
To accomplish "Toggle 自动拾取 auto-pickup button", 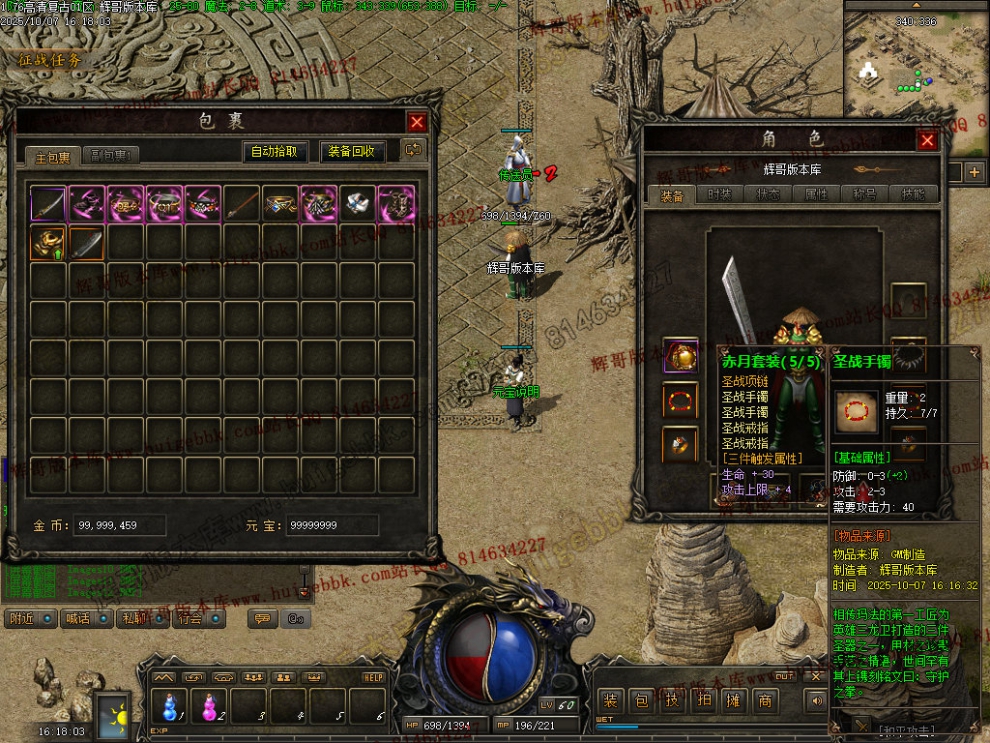I will pyautogui.click(x=274, y=152).
